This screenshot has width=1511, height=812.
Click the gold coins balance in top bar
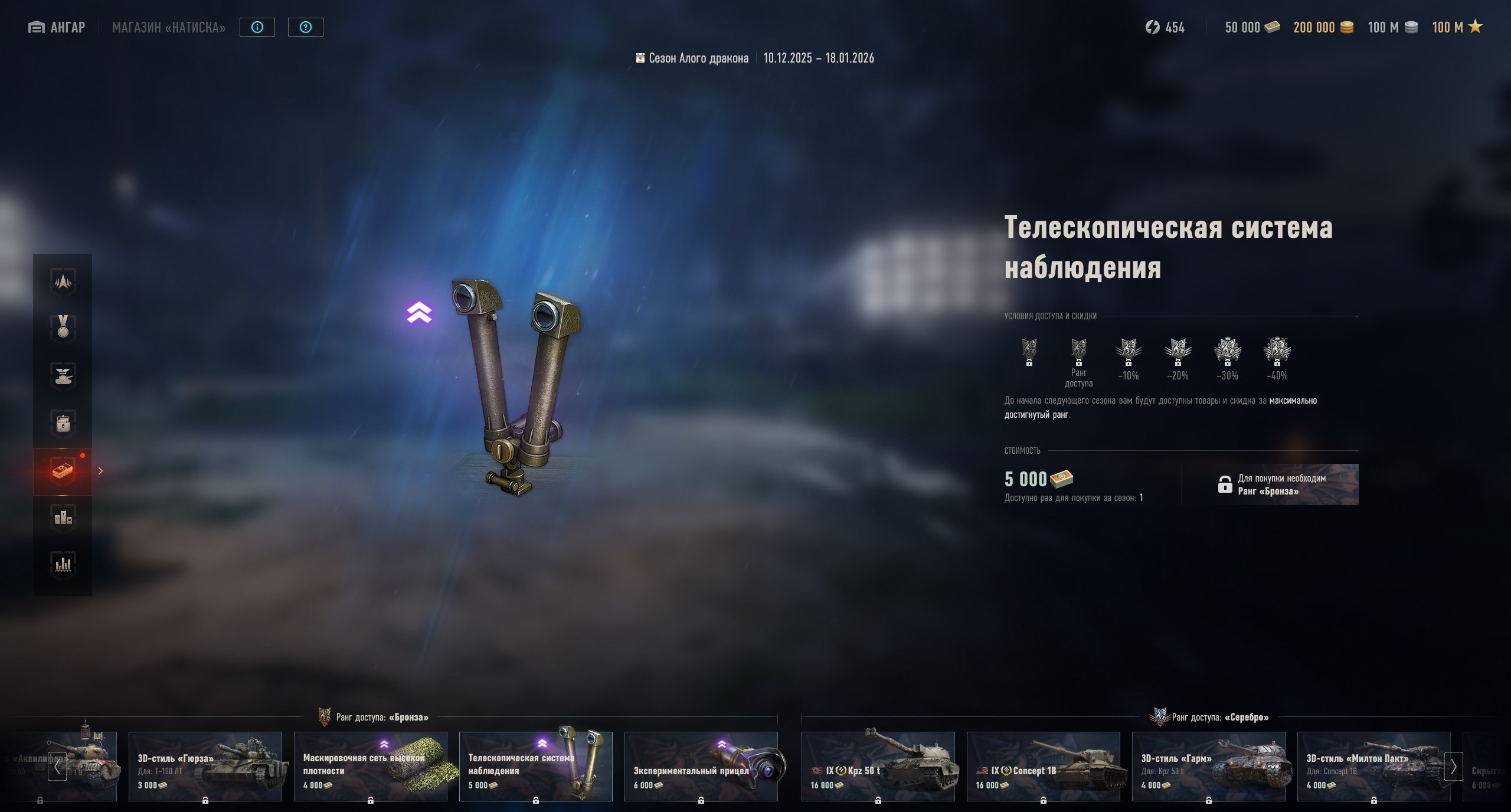[1323, 27]
